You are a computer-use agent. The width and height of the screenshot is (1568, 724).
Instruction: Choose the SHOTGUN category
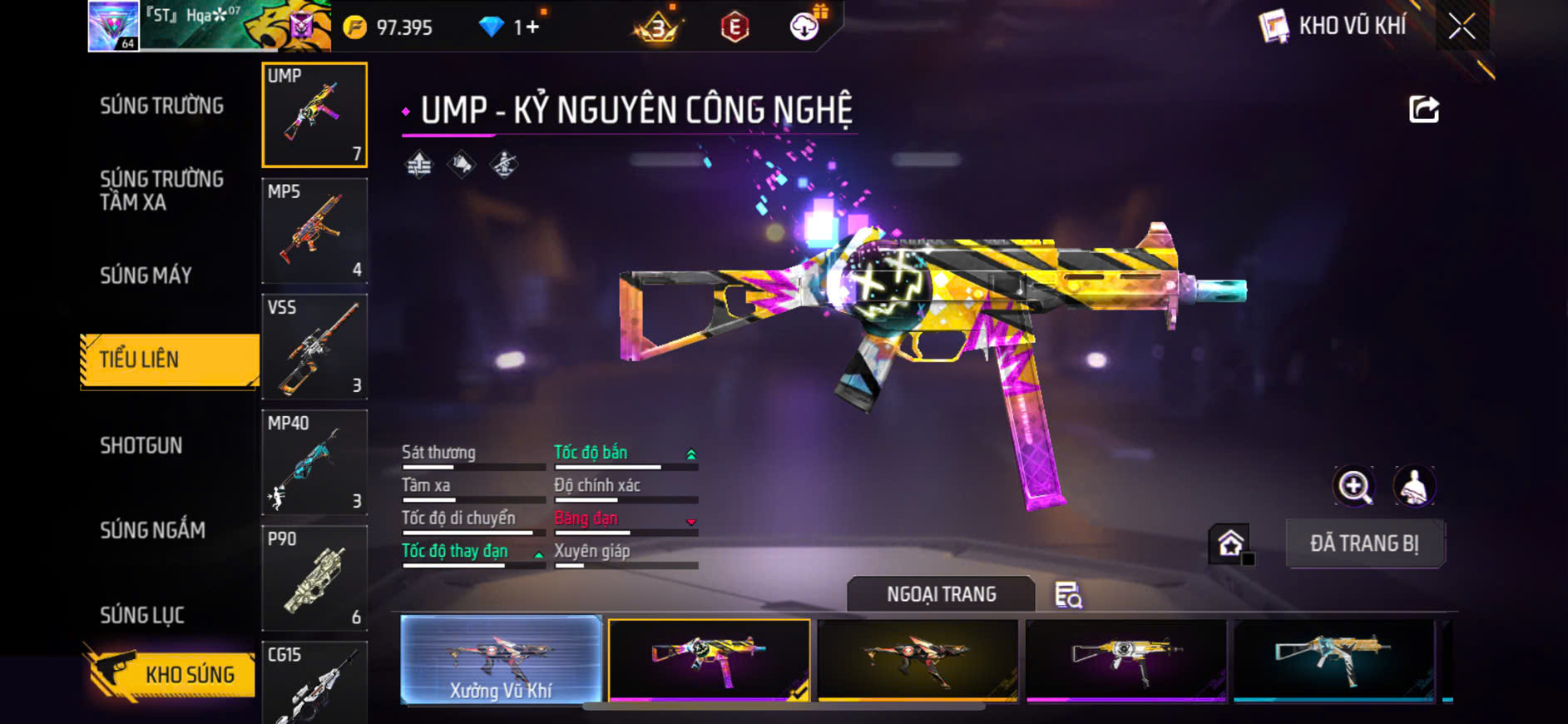(141, 445)
